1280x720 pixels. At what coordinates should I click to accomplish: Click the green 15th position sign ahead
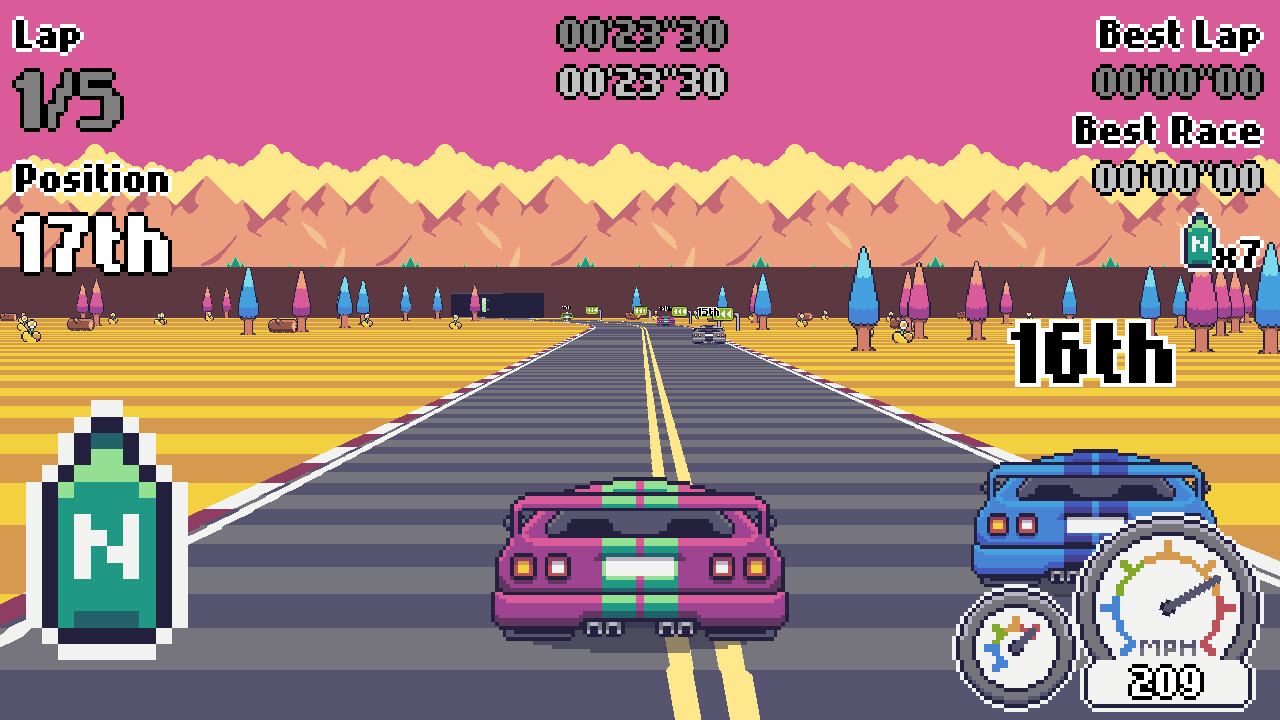pyautogui.click(x=715, y=313)
